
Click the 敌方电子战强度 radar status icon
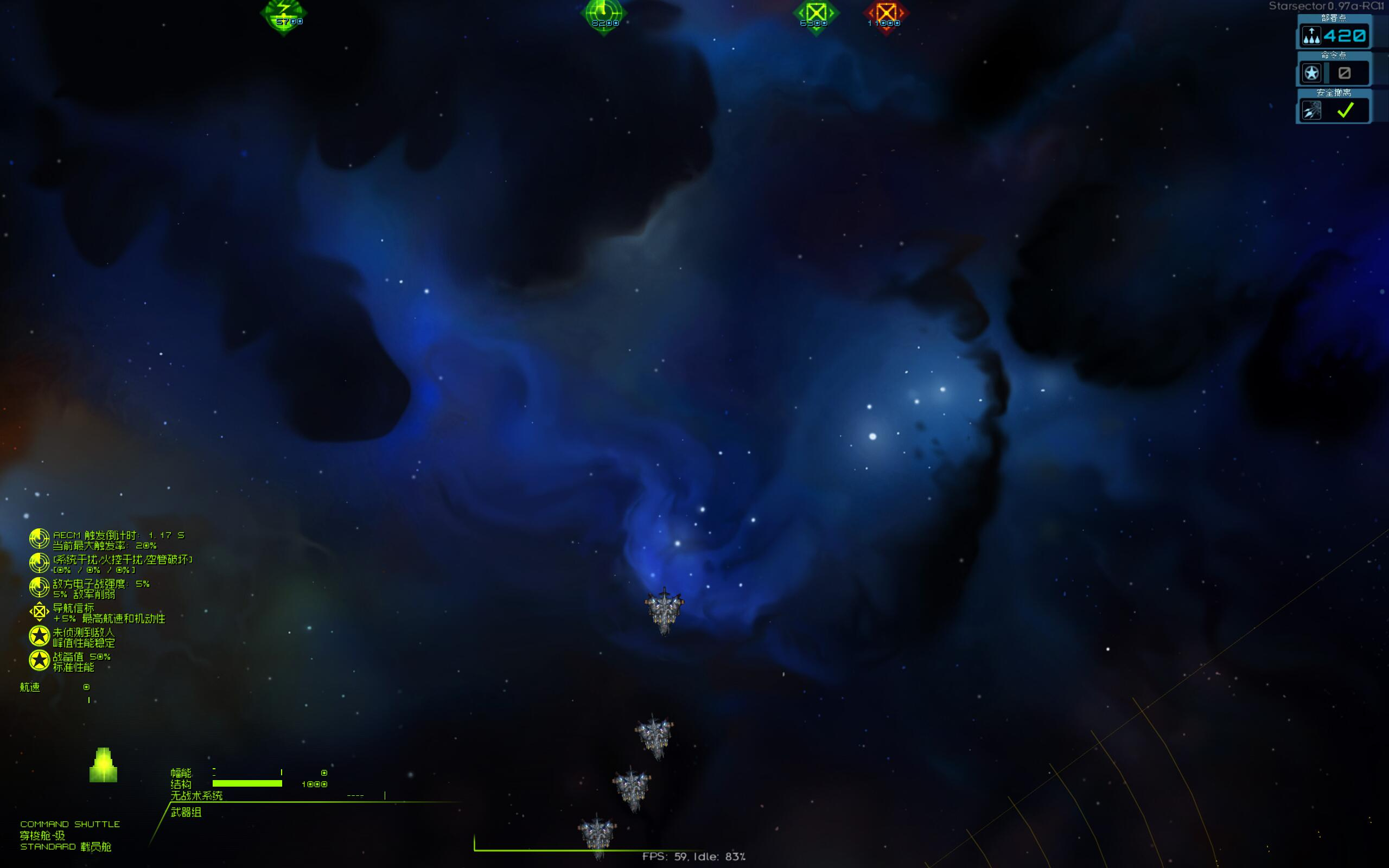click(x=39, y=588)
